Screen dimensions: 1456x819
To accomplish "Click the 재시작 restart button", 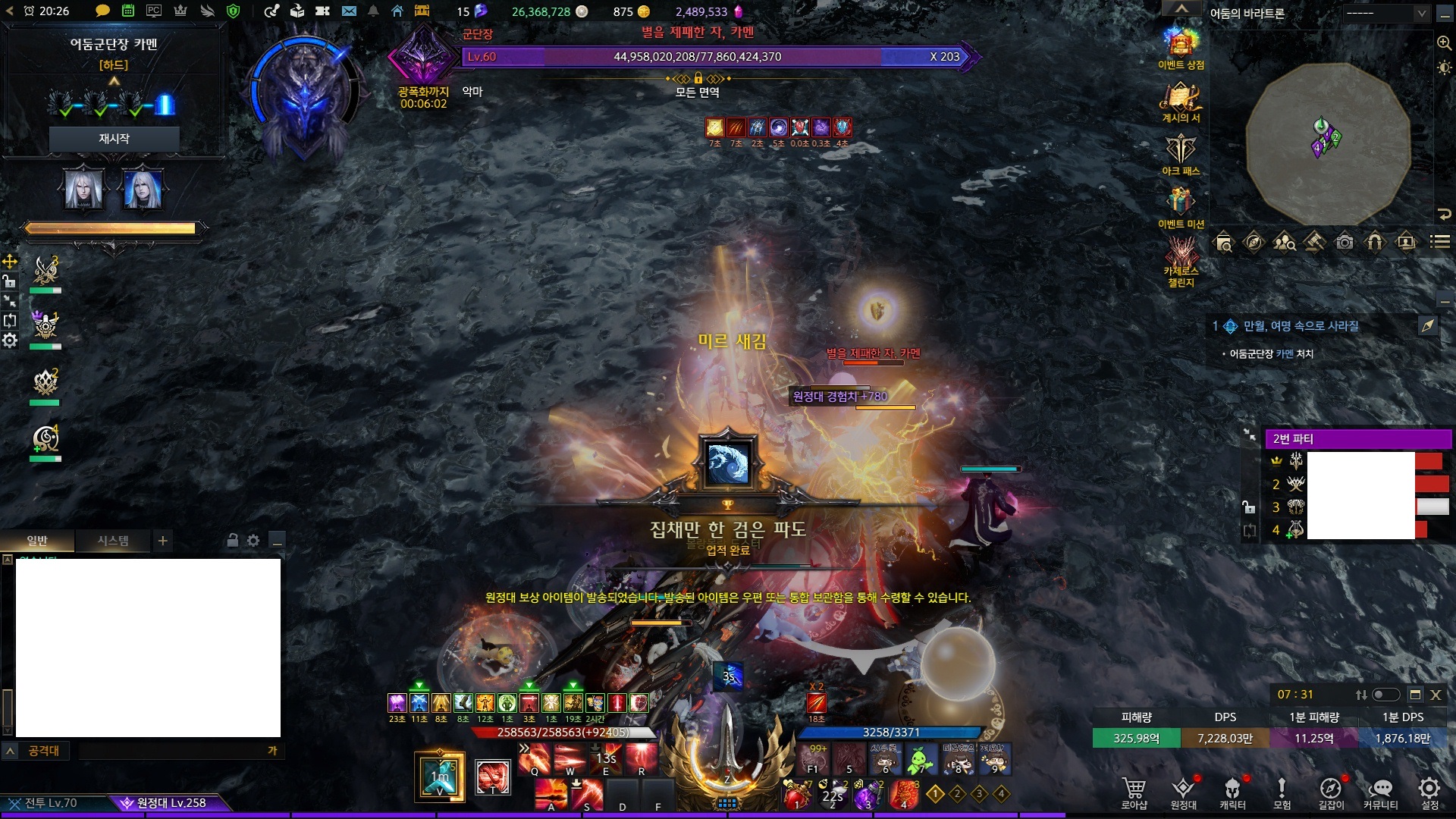I will 114,139.
